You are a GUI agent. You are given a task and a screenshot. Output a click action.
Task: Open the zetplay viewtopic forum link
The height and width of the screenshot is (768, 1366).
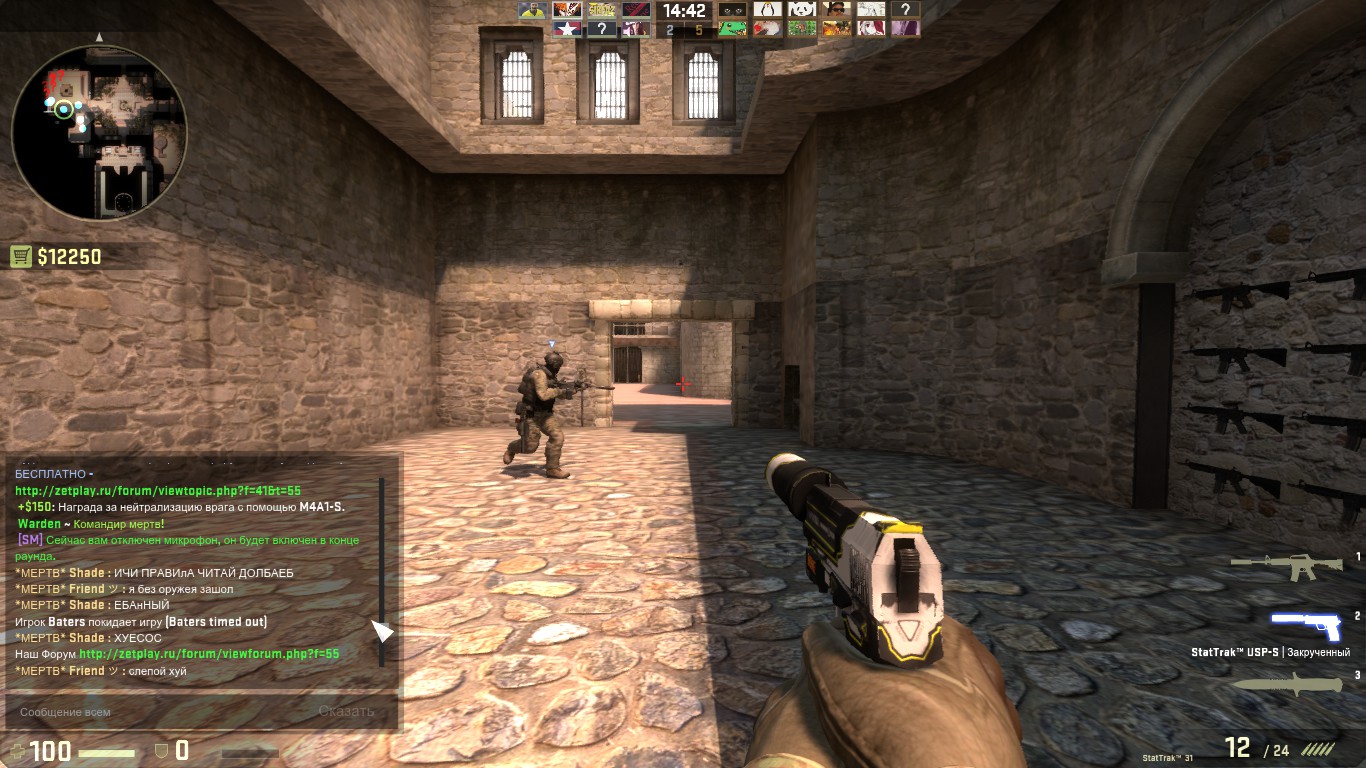(158, 491)
